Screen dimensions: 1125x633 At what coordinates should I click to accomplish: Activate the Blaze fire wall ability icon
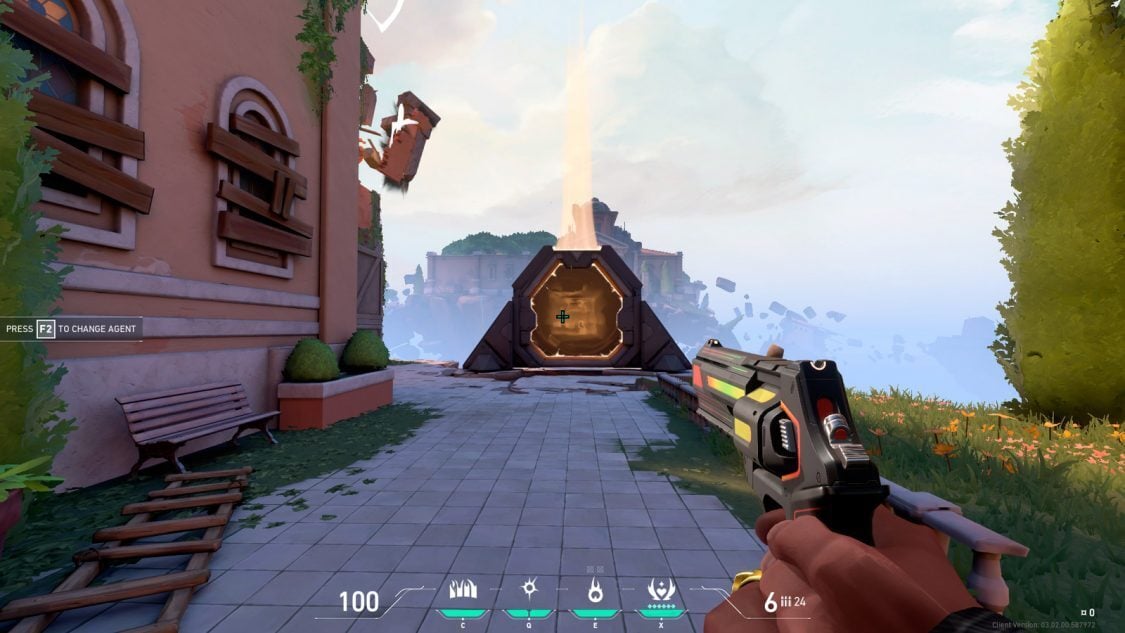463,590
